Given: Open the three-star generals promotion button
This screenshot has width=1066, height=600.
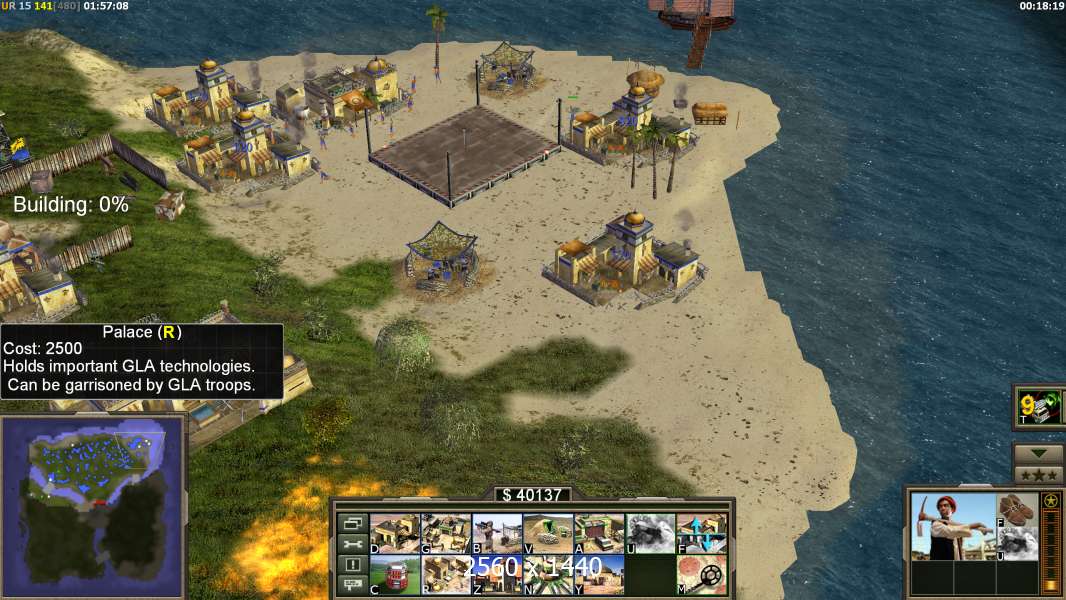Looking at the screenshot, I should tap(1038, 474).
